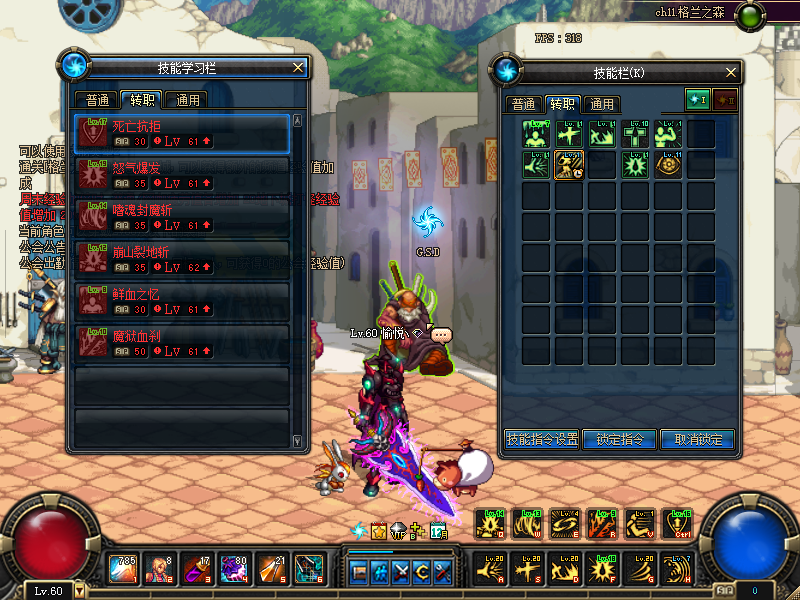Open skill command settings (技能指令设置)

click(x=542, y=439)
